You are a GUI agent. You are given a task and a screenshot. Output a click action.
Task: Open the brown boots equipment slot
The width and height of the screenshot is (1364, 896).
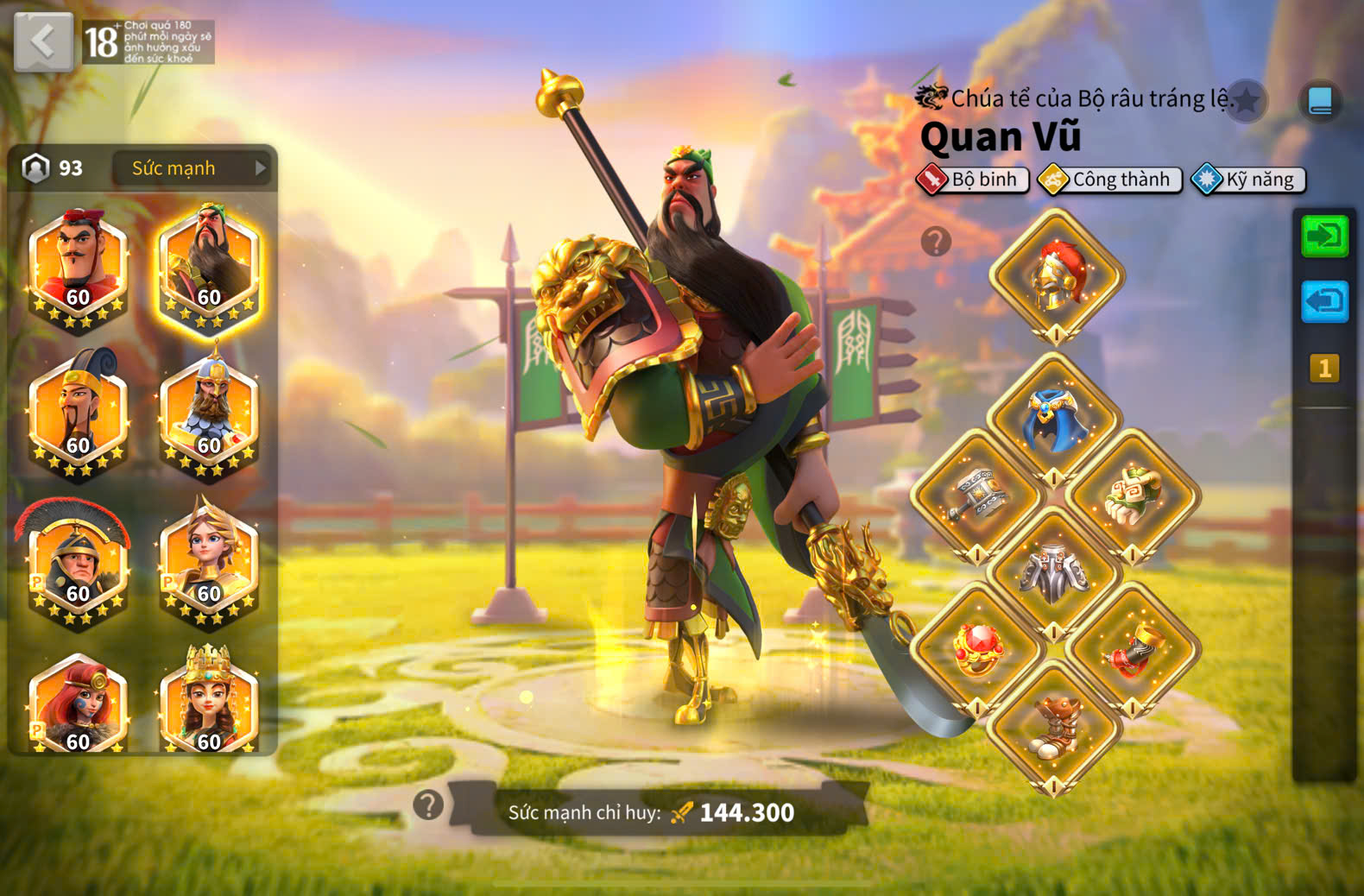1054,727
